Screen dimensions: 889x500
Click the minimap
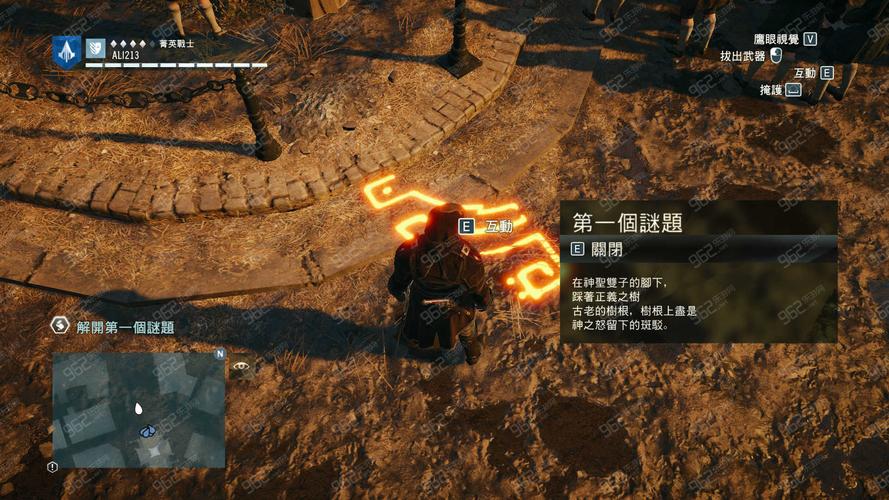(x=139, y=409)
